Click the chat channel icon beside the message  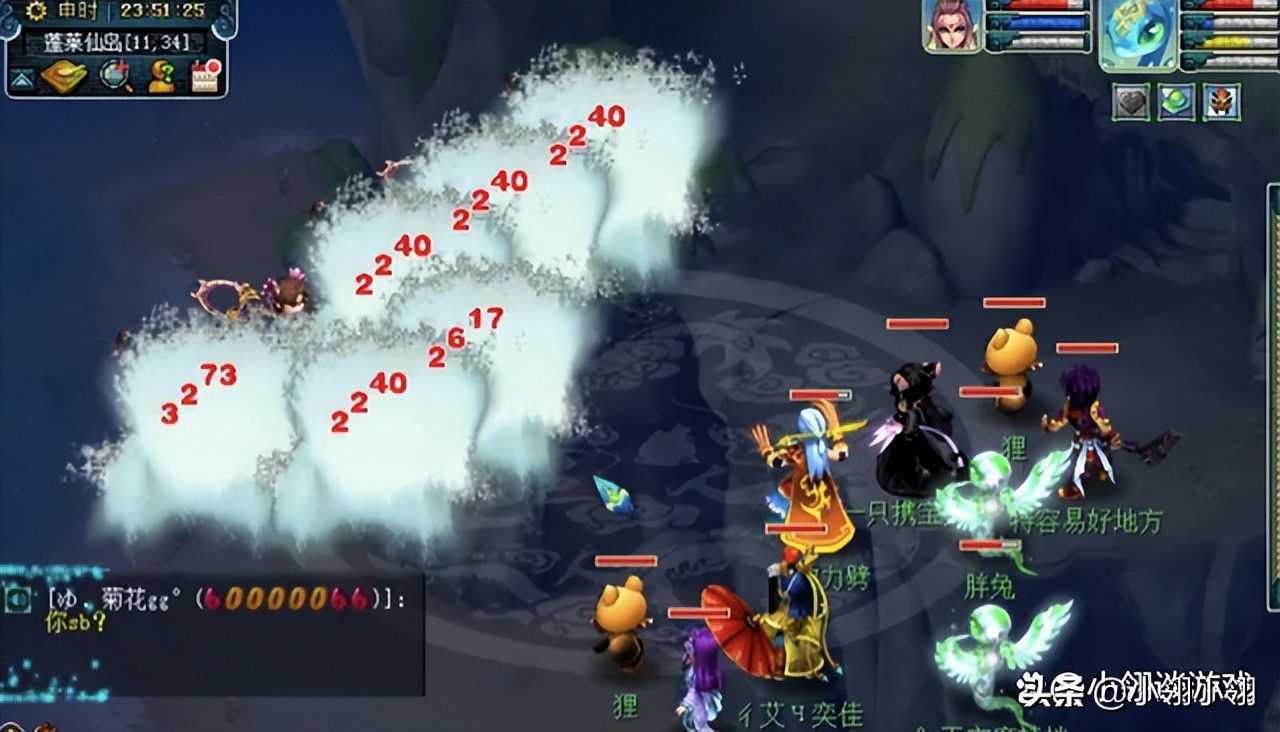point(17,599)
